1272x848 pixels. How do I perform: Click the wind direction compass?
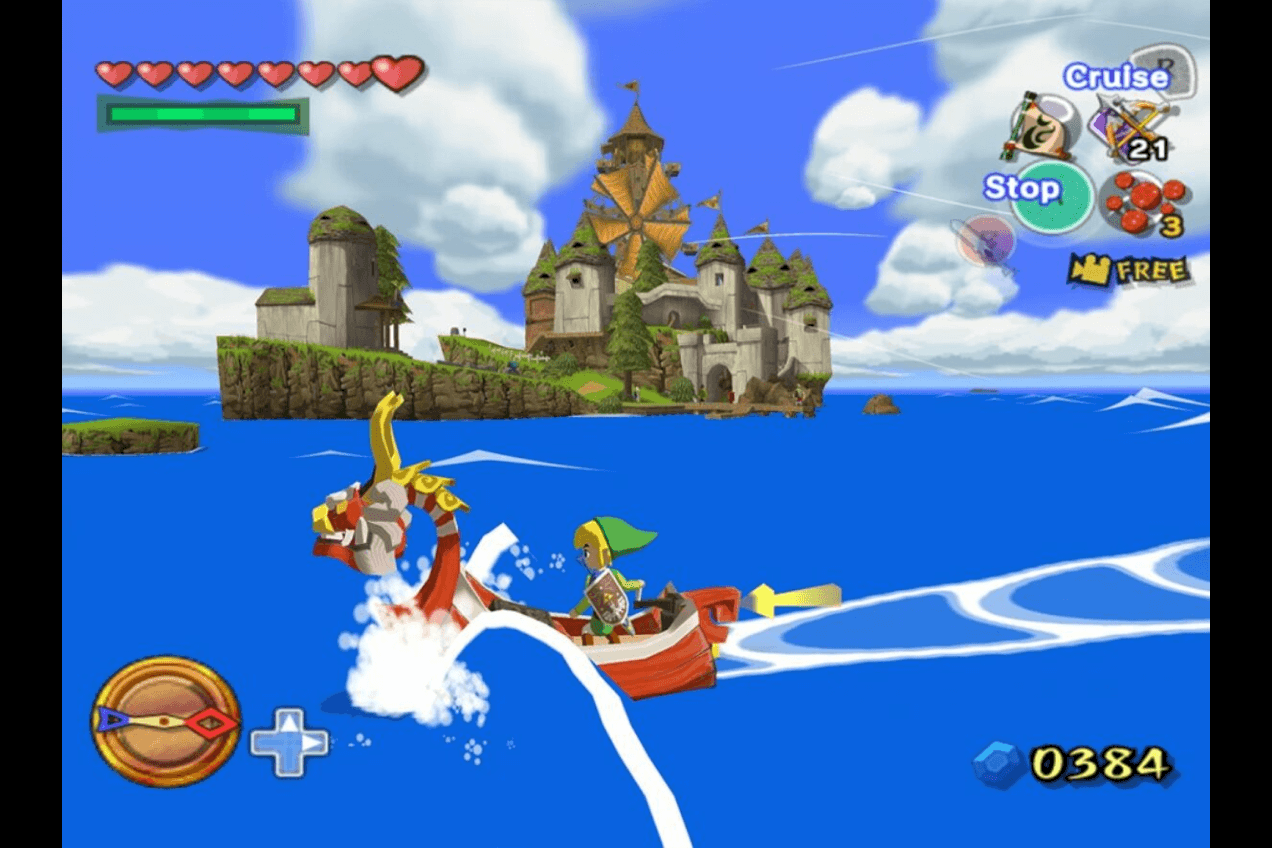166,720
